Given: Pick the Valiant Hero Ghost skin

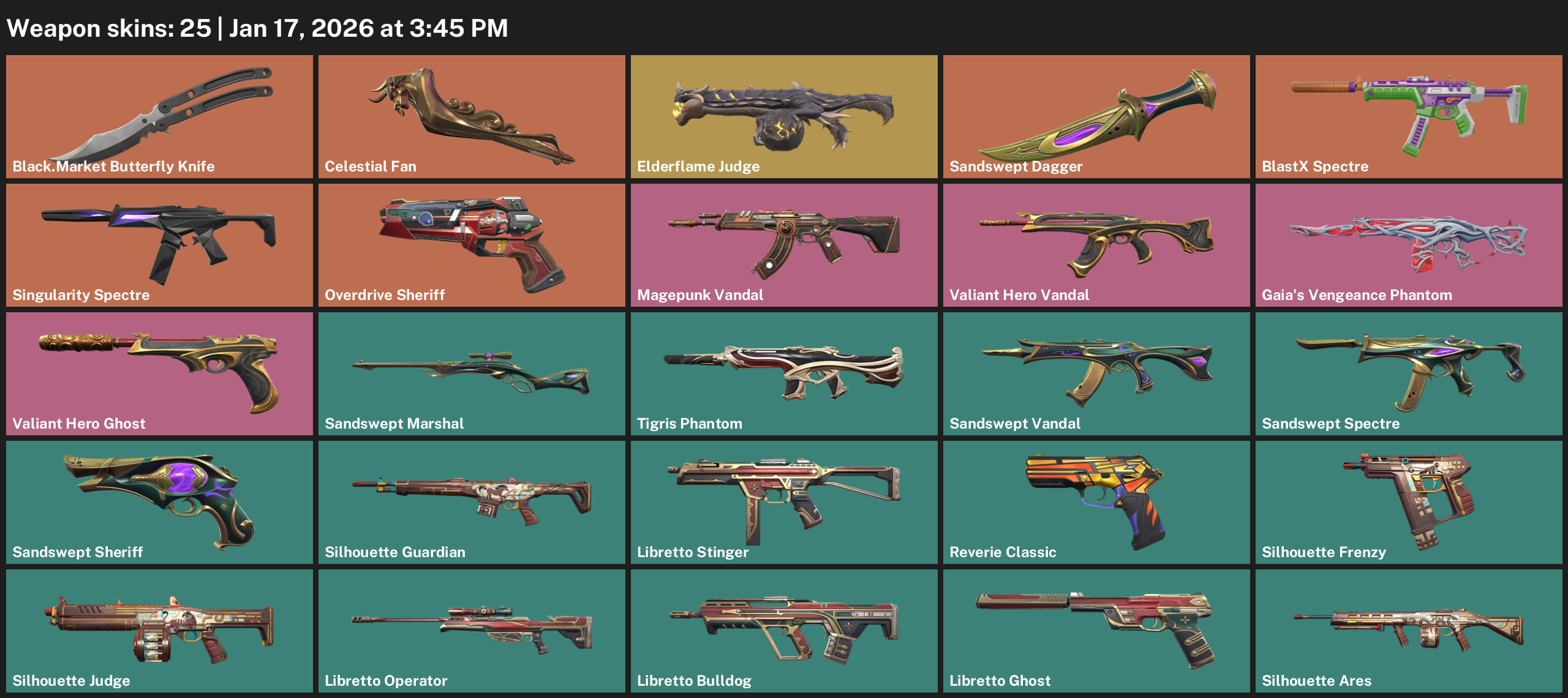Looking at the screenshot, I should pyautogui.click(x=159, y=373).
